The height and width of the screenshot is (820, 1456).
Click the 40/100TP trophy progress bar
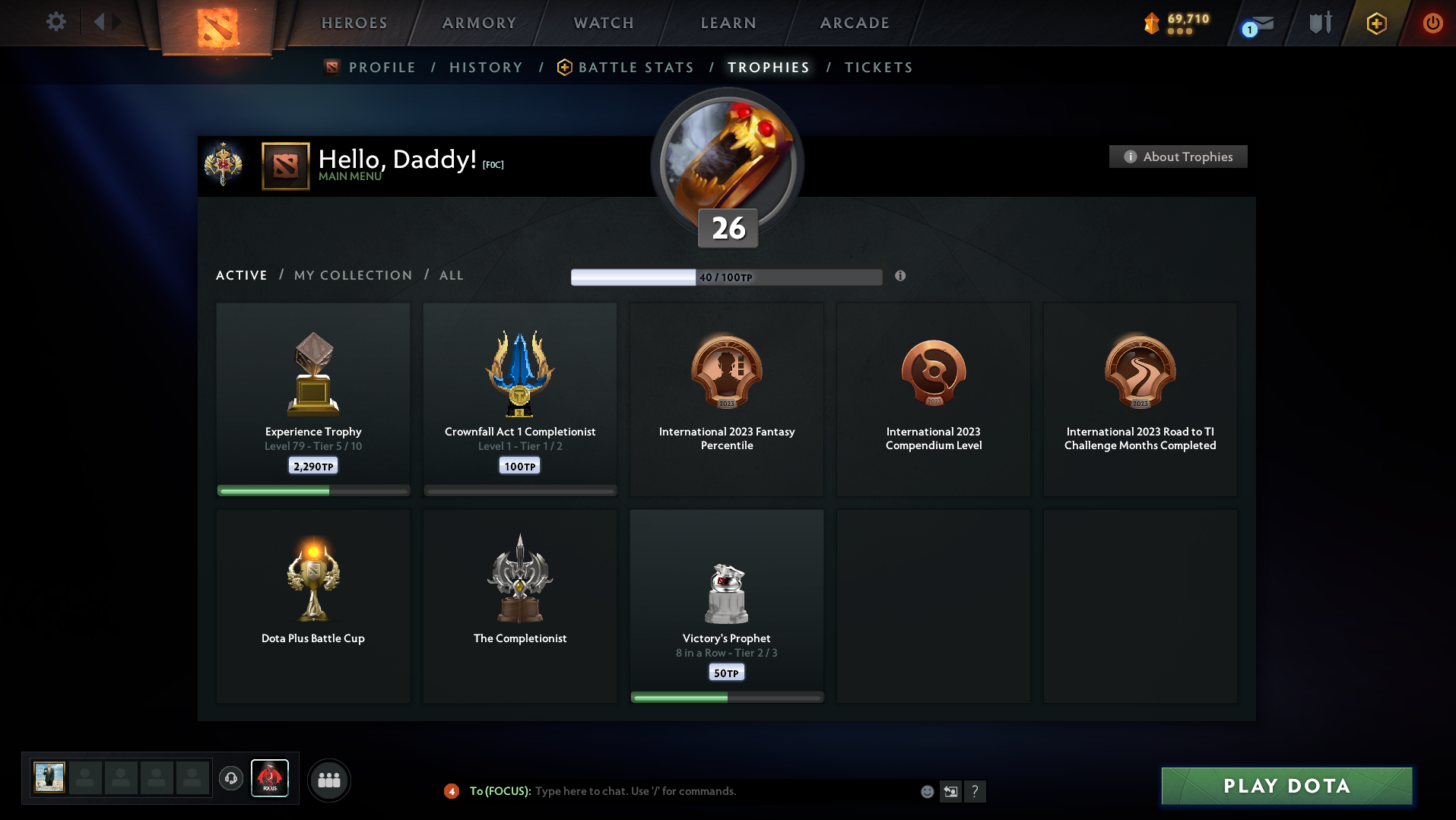click(x=725, y=276)
